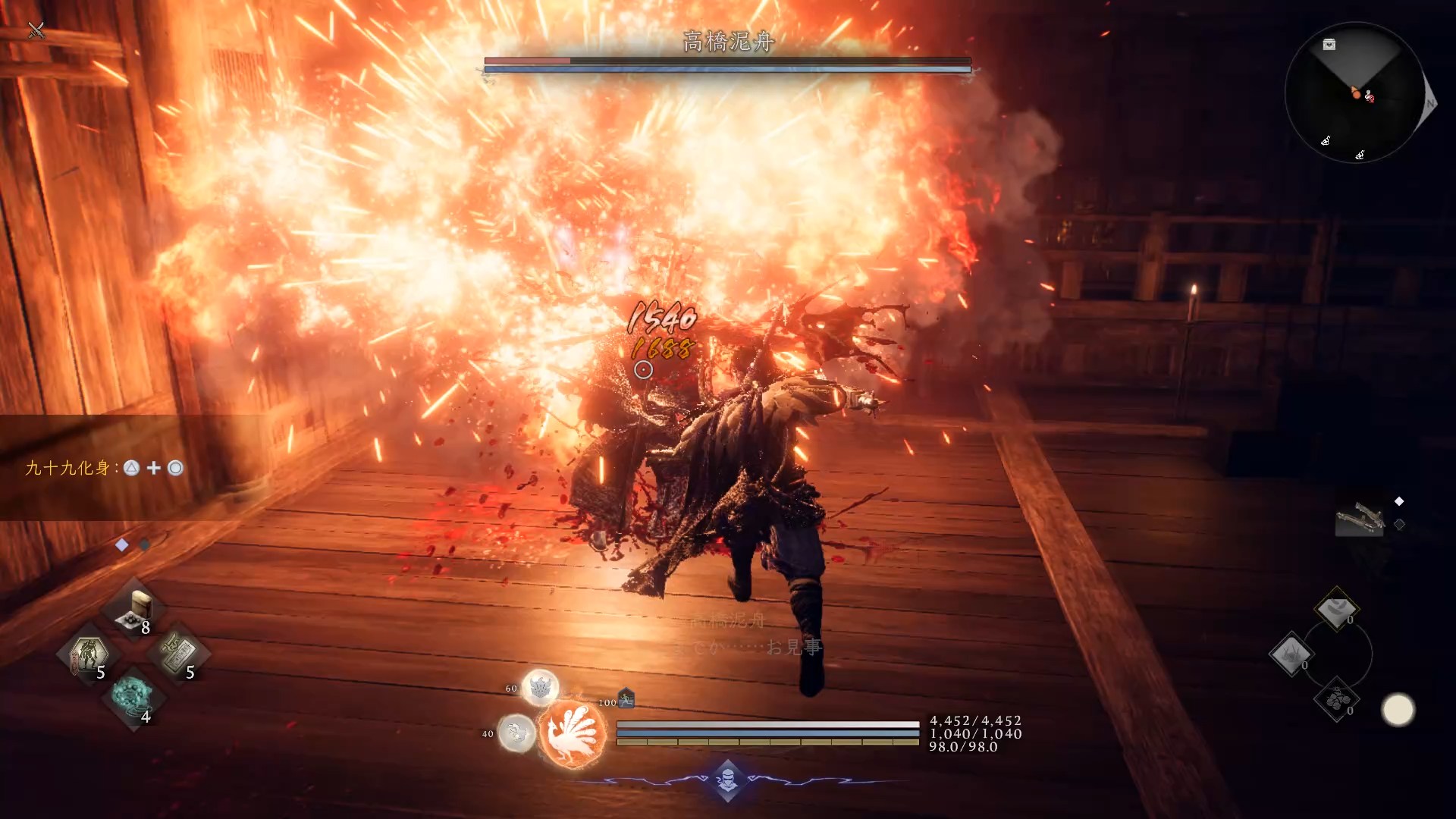
Task: Click the glowing white orb gauge
Action: 1398,710
